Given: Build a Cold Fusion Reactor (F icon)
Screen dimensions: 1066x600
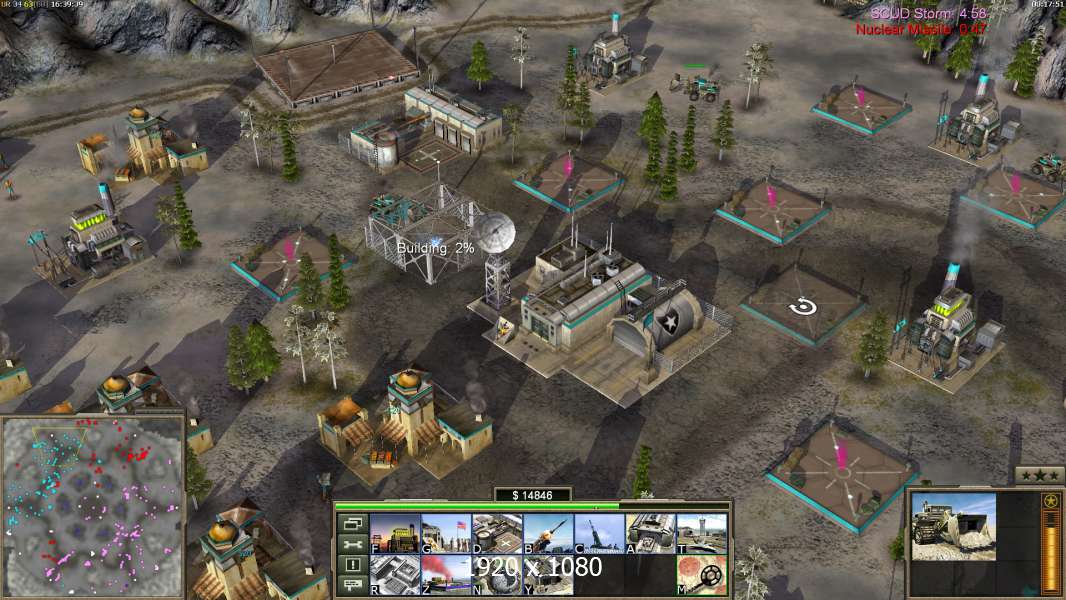Looking at the screenshot, I should pyautogui.click(x=394, y=533).
